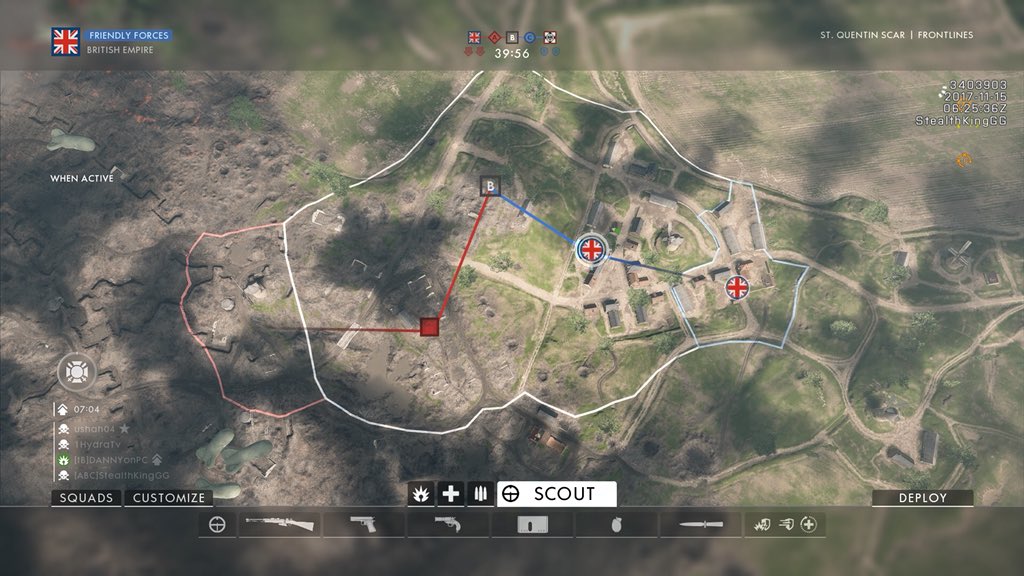
Task: Spawn on the circled British flag point
Action: point(591,249)
